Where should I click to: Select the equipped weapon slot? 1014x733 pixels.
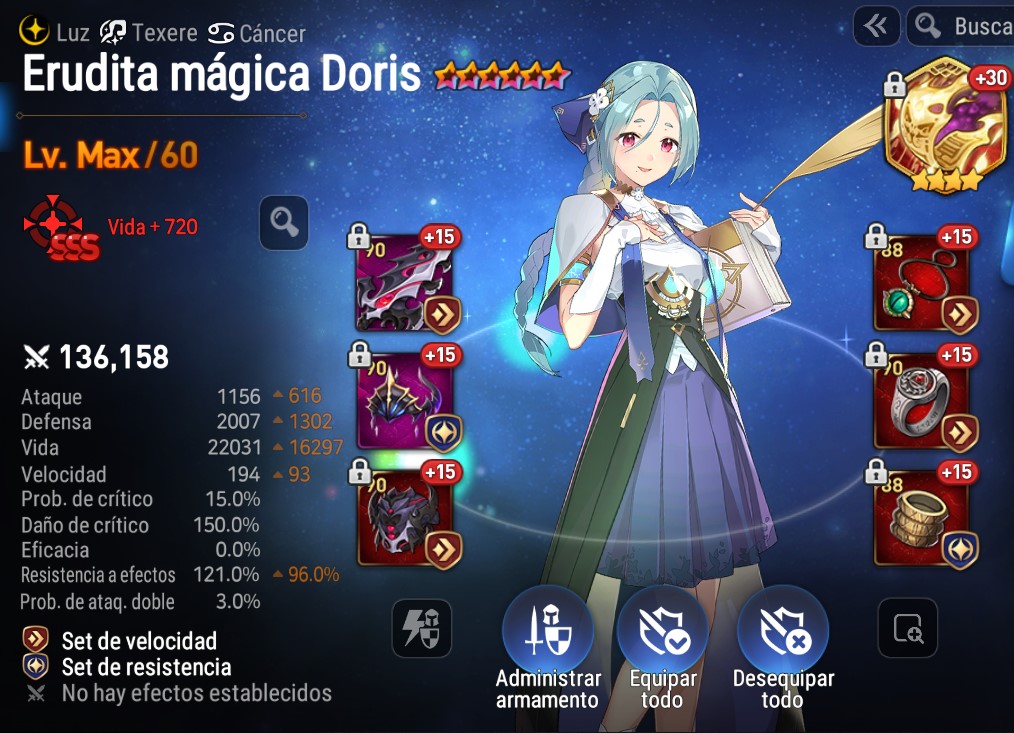405,284
